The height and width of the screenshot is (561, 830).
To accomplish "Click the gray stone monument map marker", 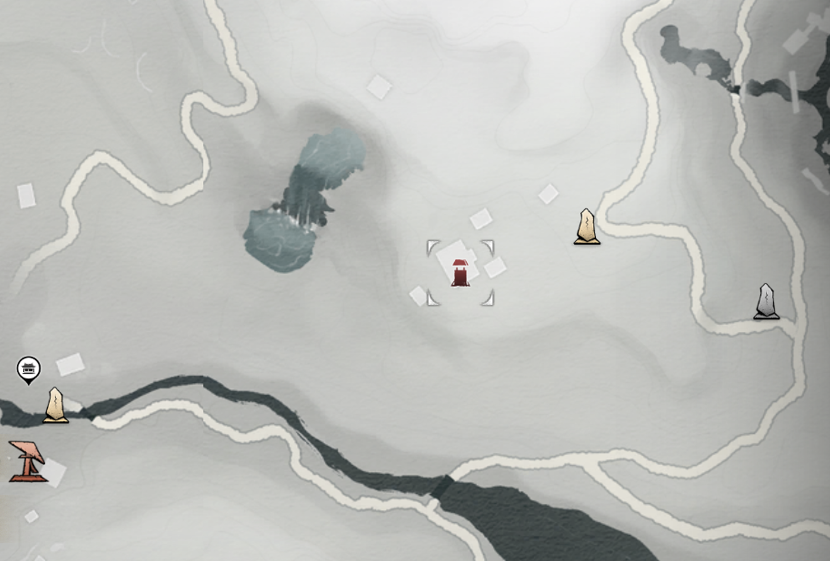I will [x=766, y=302].
